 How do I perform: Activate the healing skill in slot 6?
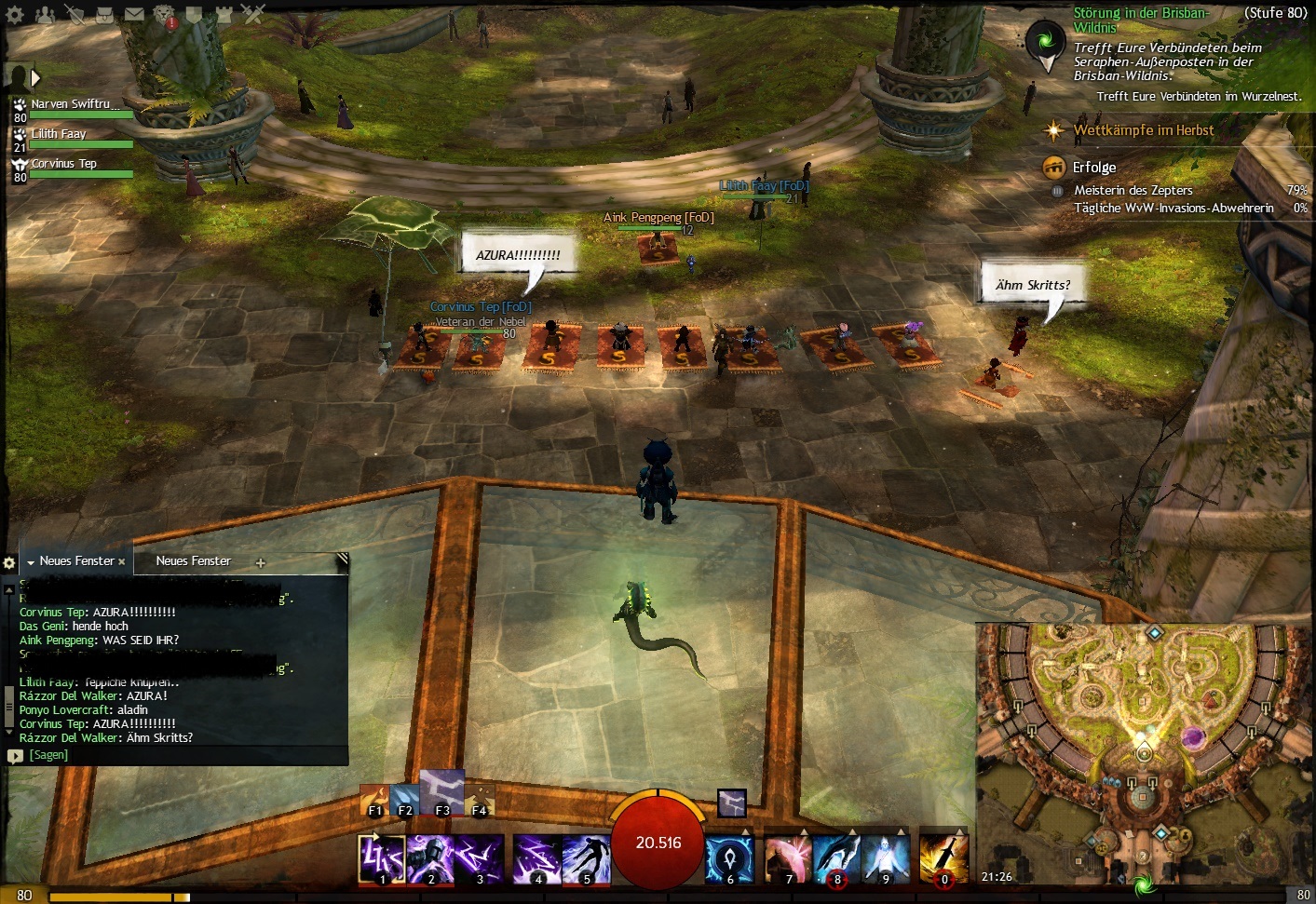point(729,857)
